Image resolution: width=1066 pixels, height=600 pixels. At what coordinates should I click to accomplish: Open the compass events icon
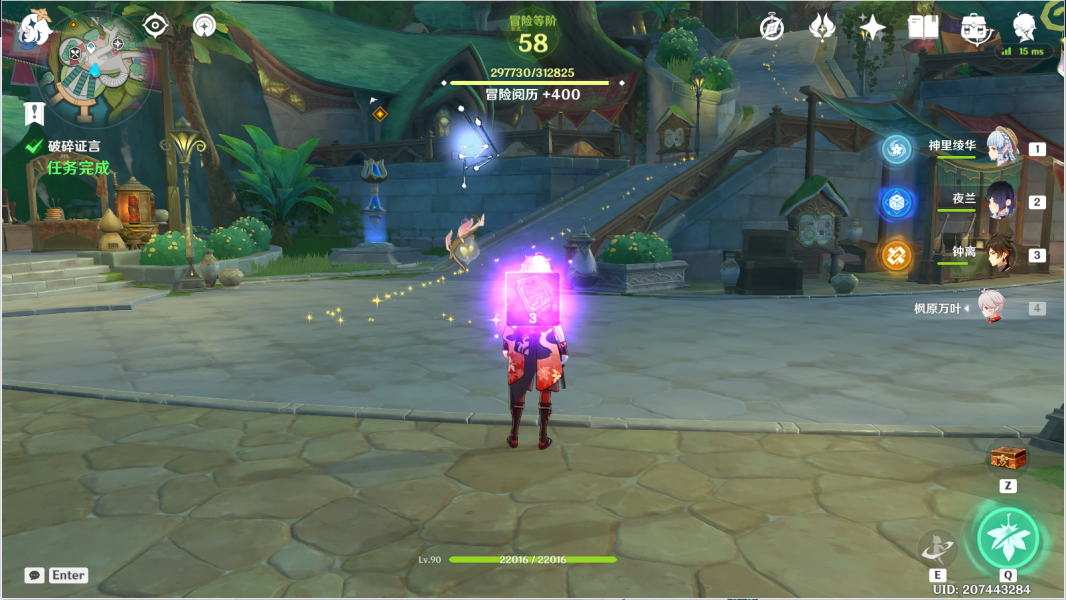click(x=771, y=28)
